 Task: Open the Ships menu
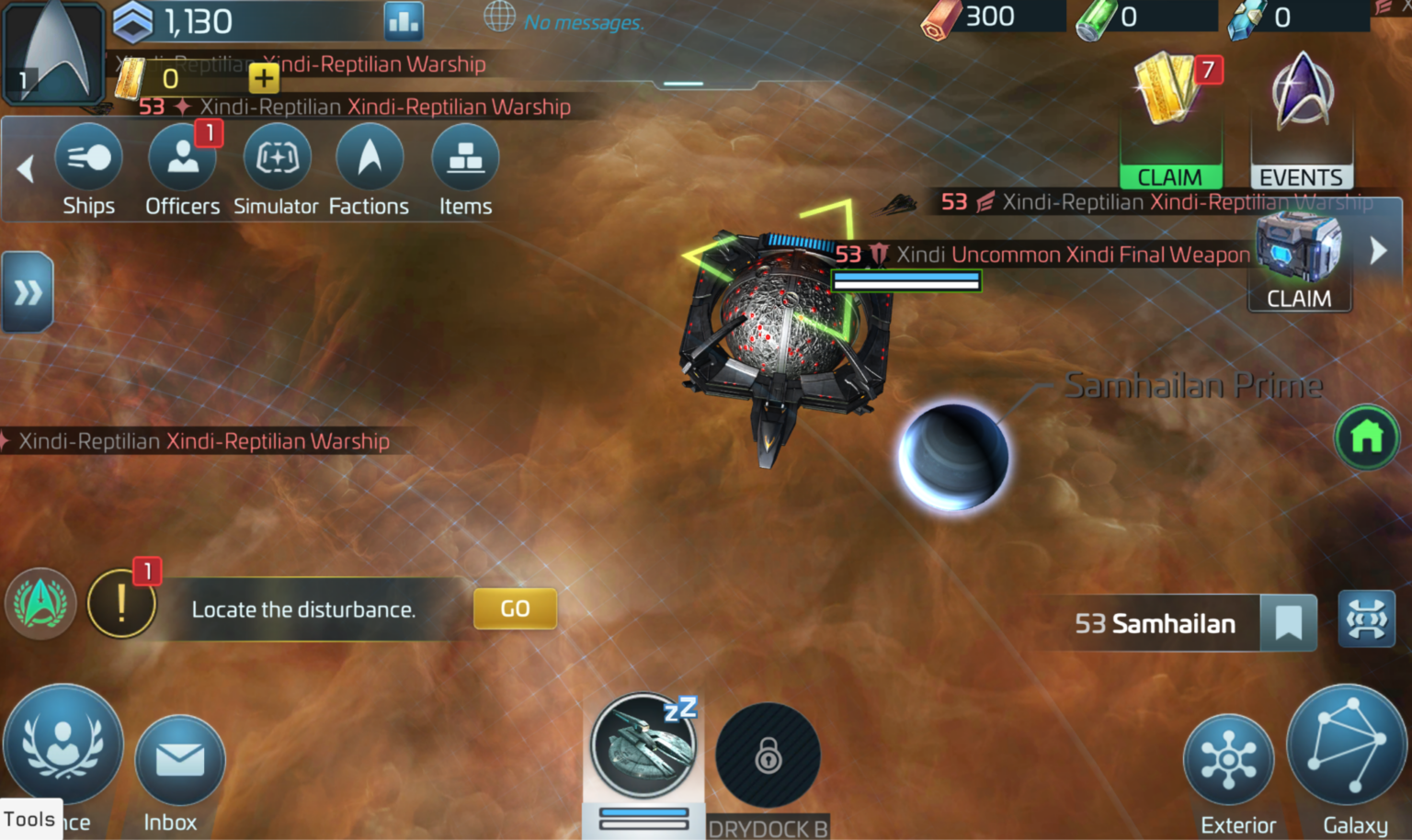coord(88,170)
